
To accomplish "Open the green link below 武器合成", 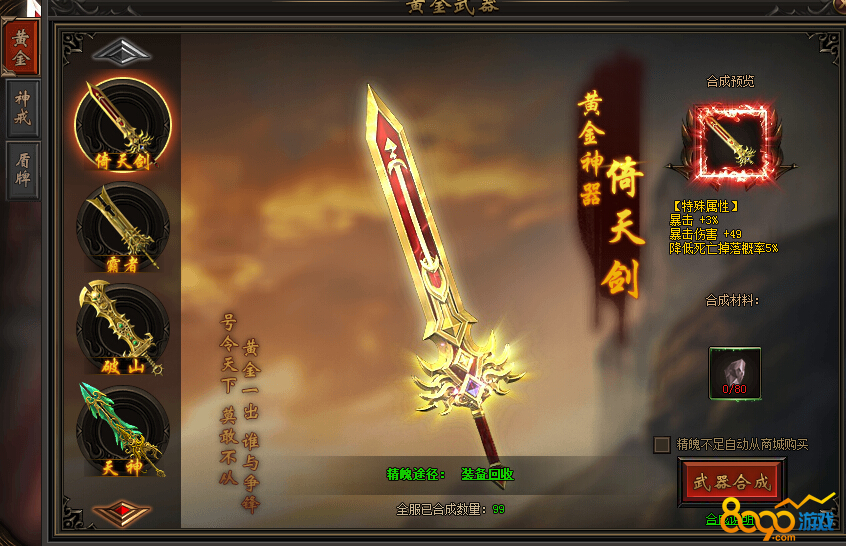I will point(730,519).
